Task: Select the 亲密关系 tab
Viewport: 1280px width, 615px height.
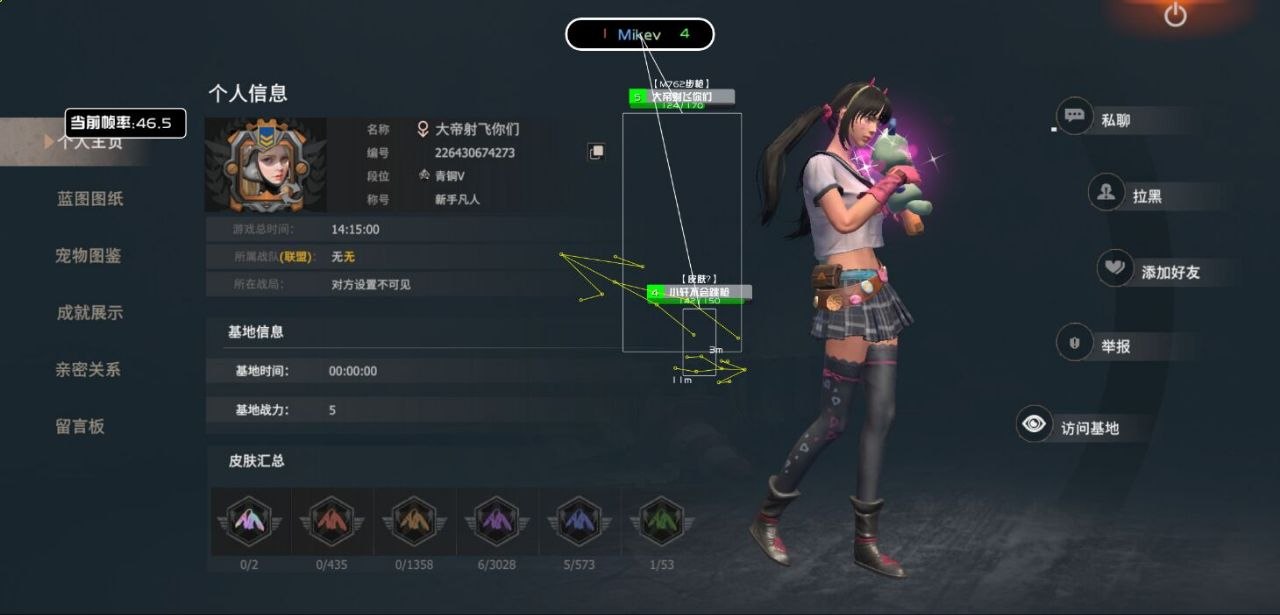Action: pos(88,370)
